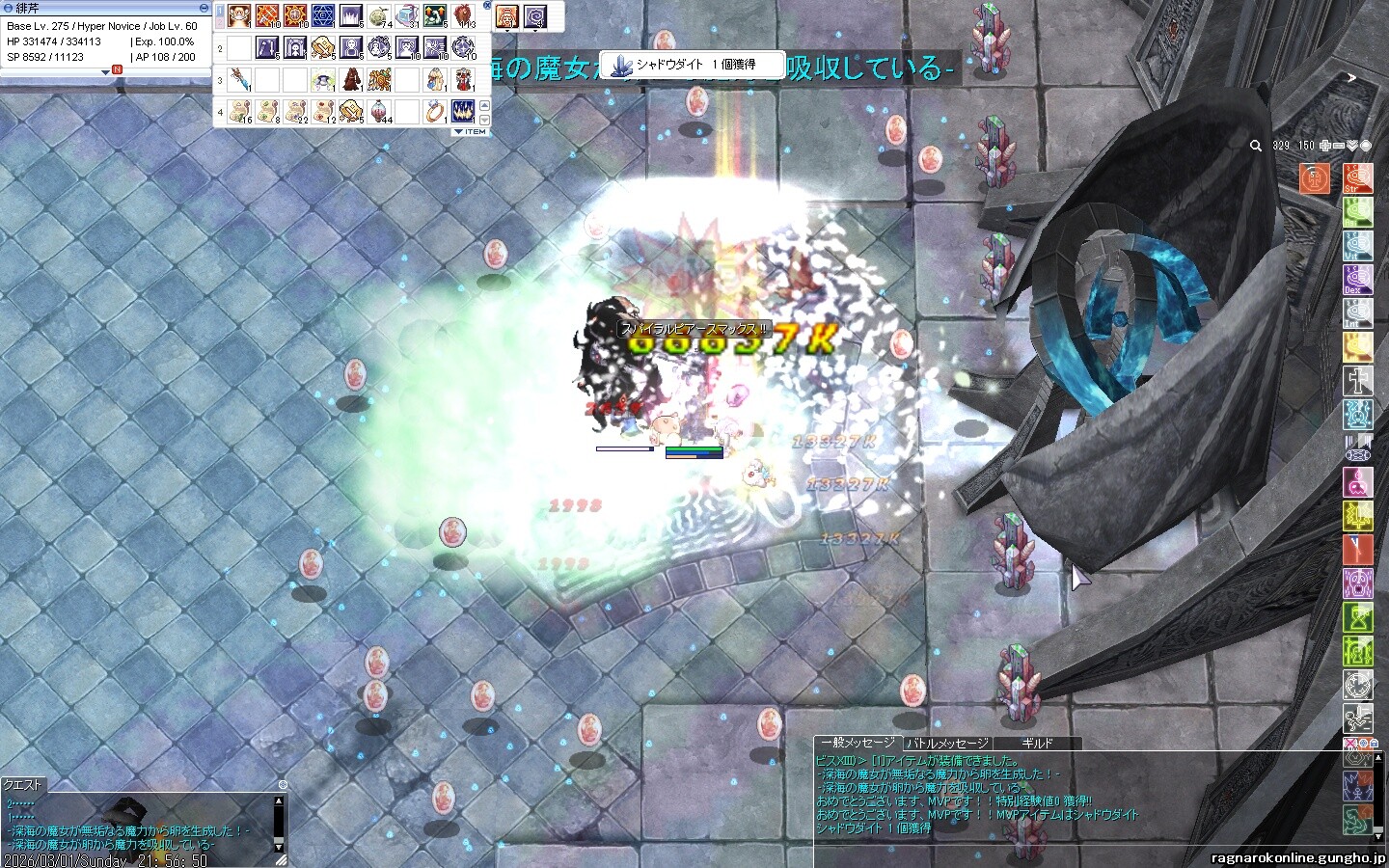Use the red-brown robe hotbar item
The image size is (1389, 868).
point(351,79)
